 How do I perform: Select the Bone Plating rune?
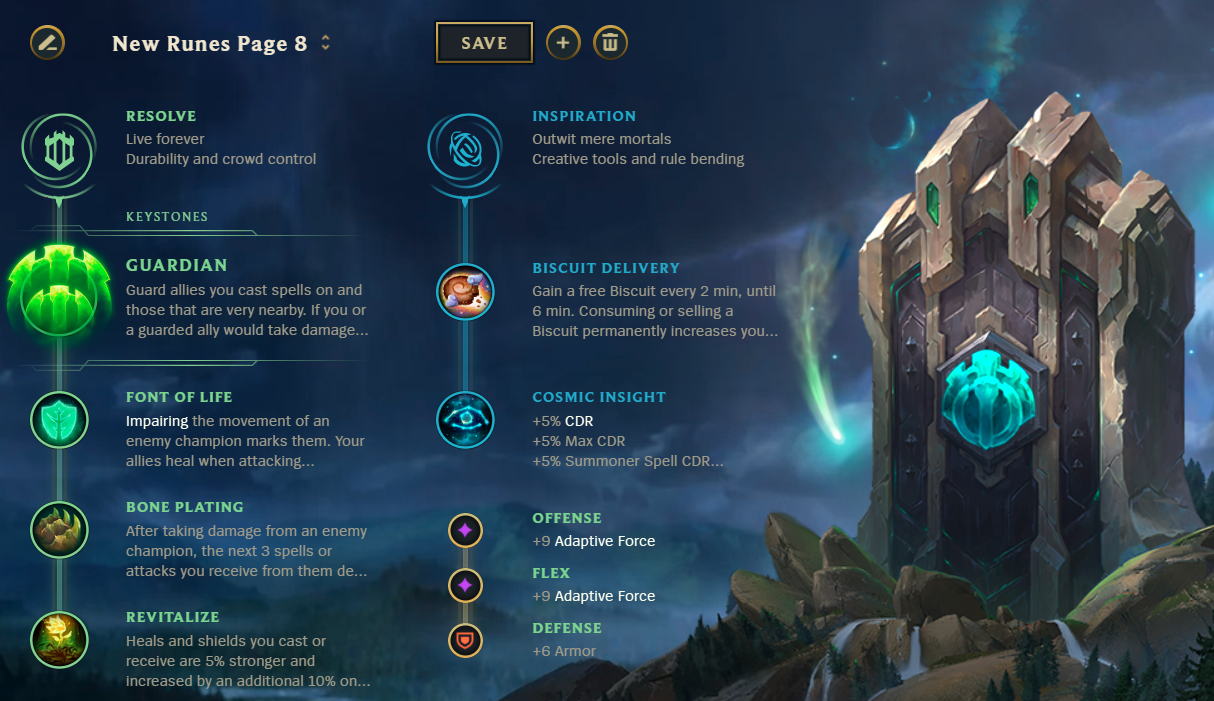point(59,529)
